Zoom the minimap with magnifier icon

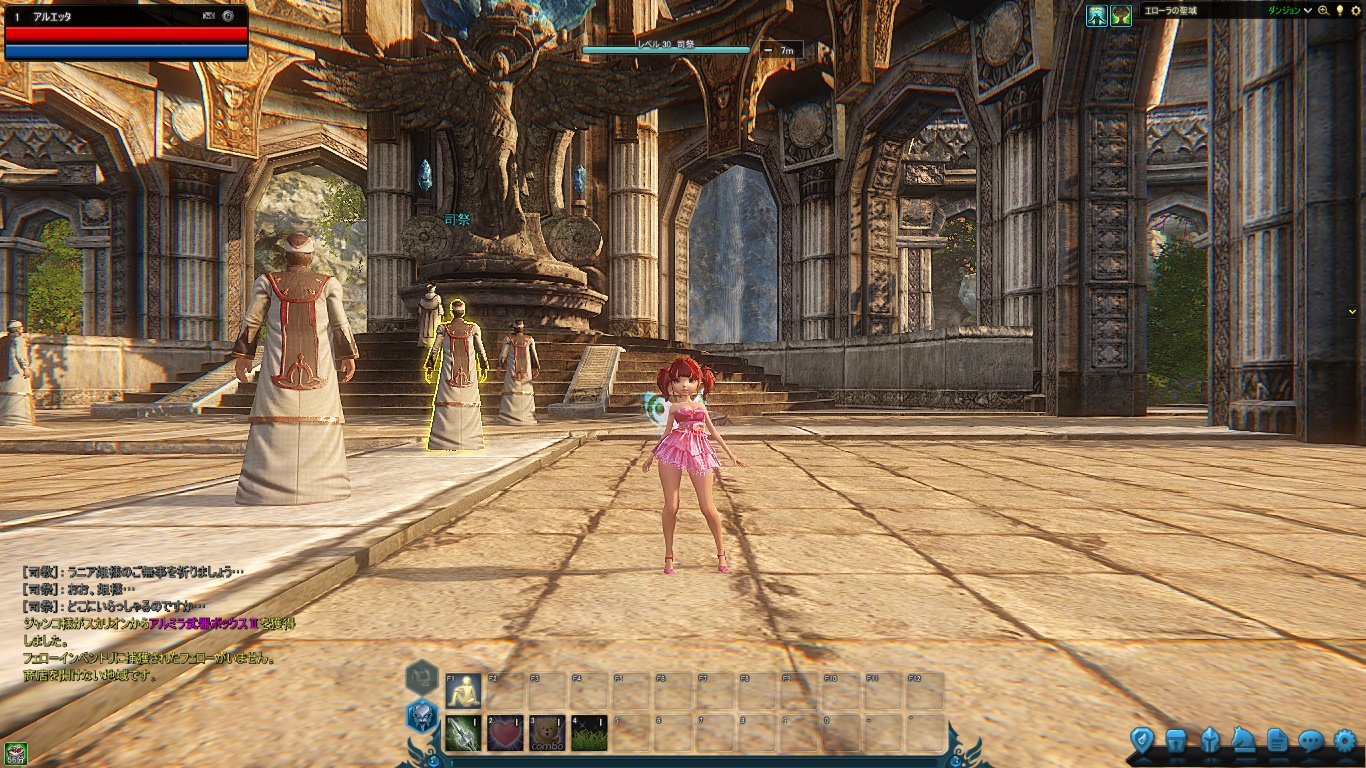[x=1323, y=12]
